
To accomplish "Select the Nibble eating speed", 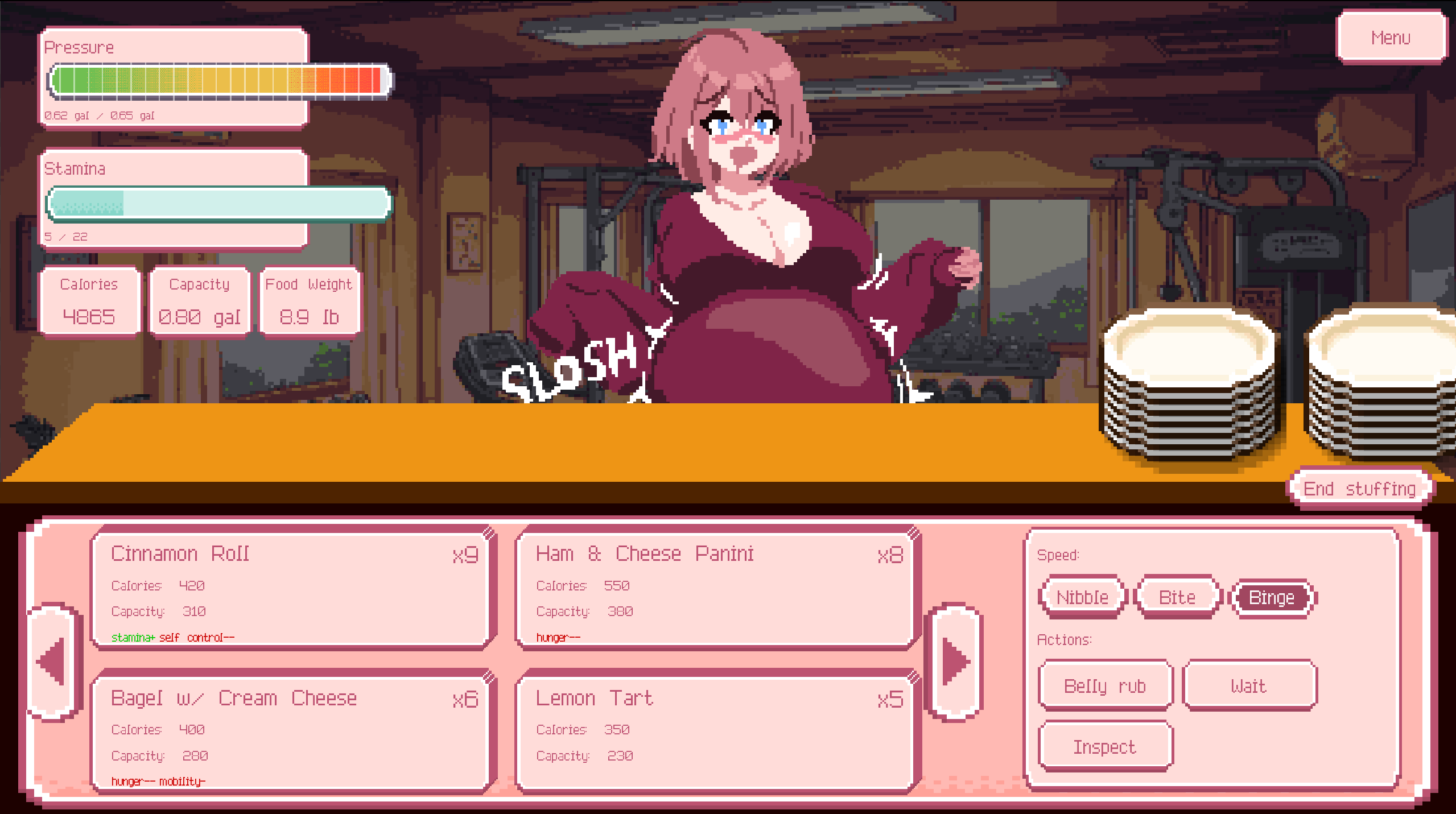I will pyautogui.click(x=1081, y=596).
